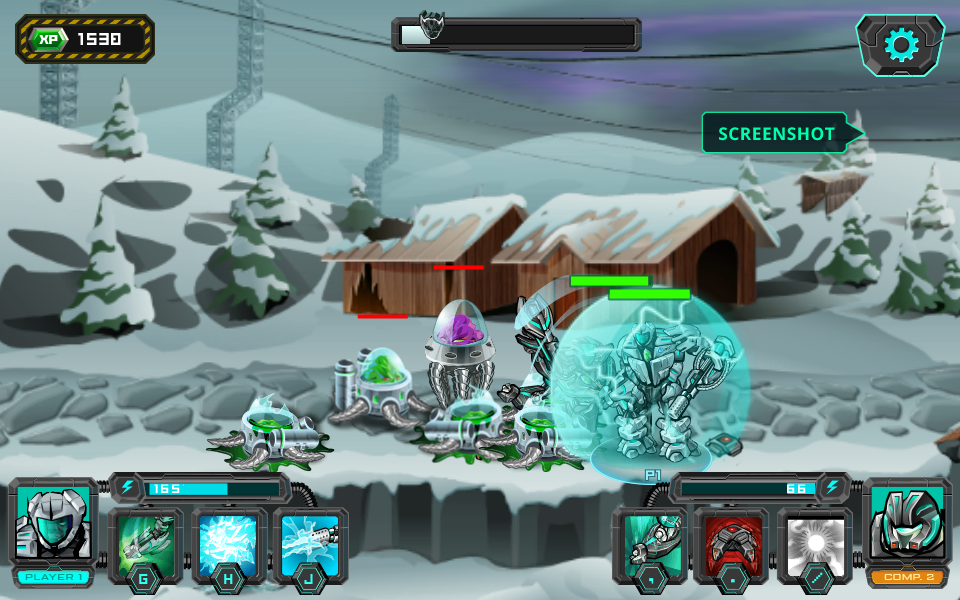Viewport: 960px width, 600px height.
Task: Trigger the ice shatter burst ability
Action: click(x=229, y=545)
